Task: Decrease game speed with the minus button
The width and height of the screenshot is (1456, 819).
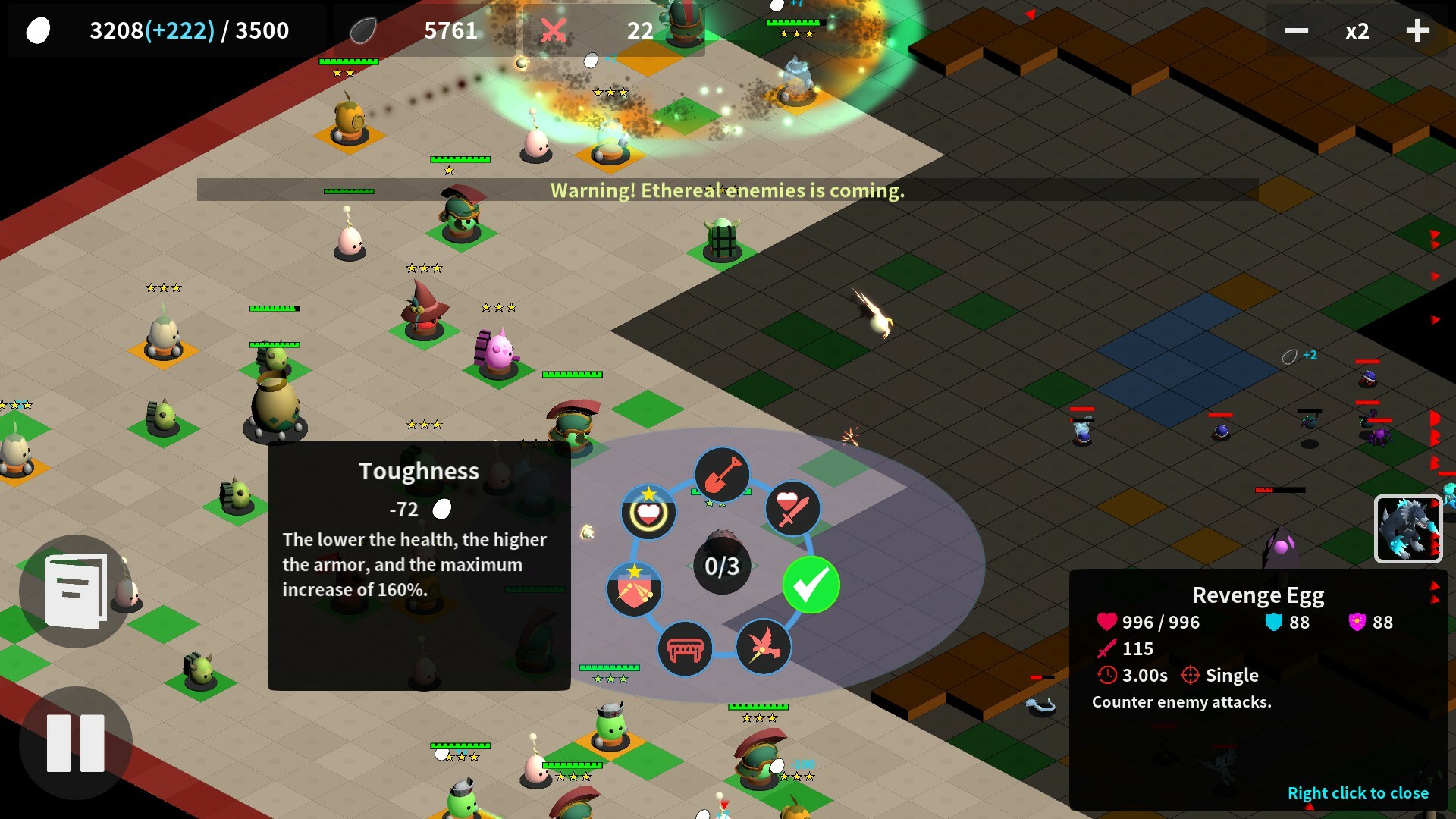Action: (x=1297, y=30)
